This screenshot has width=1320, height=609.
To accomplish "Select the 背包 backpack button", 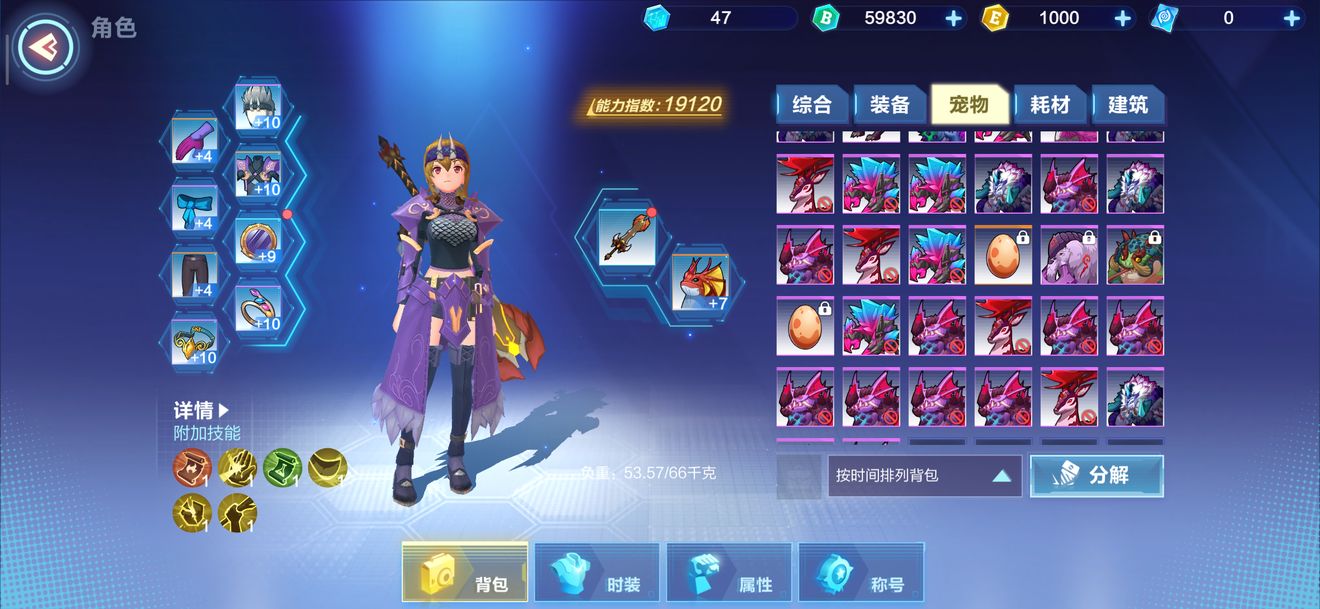I will point(465,573).
